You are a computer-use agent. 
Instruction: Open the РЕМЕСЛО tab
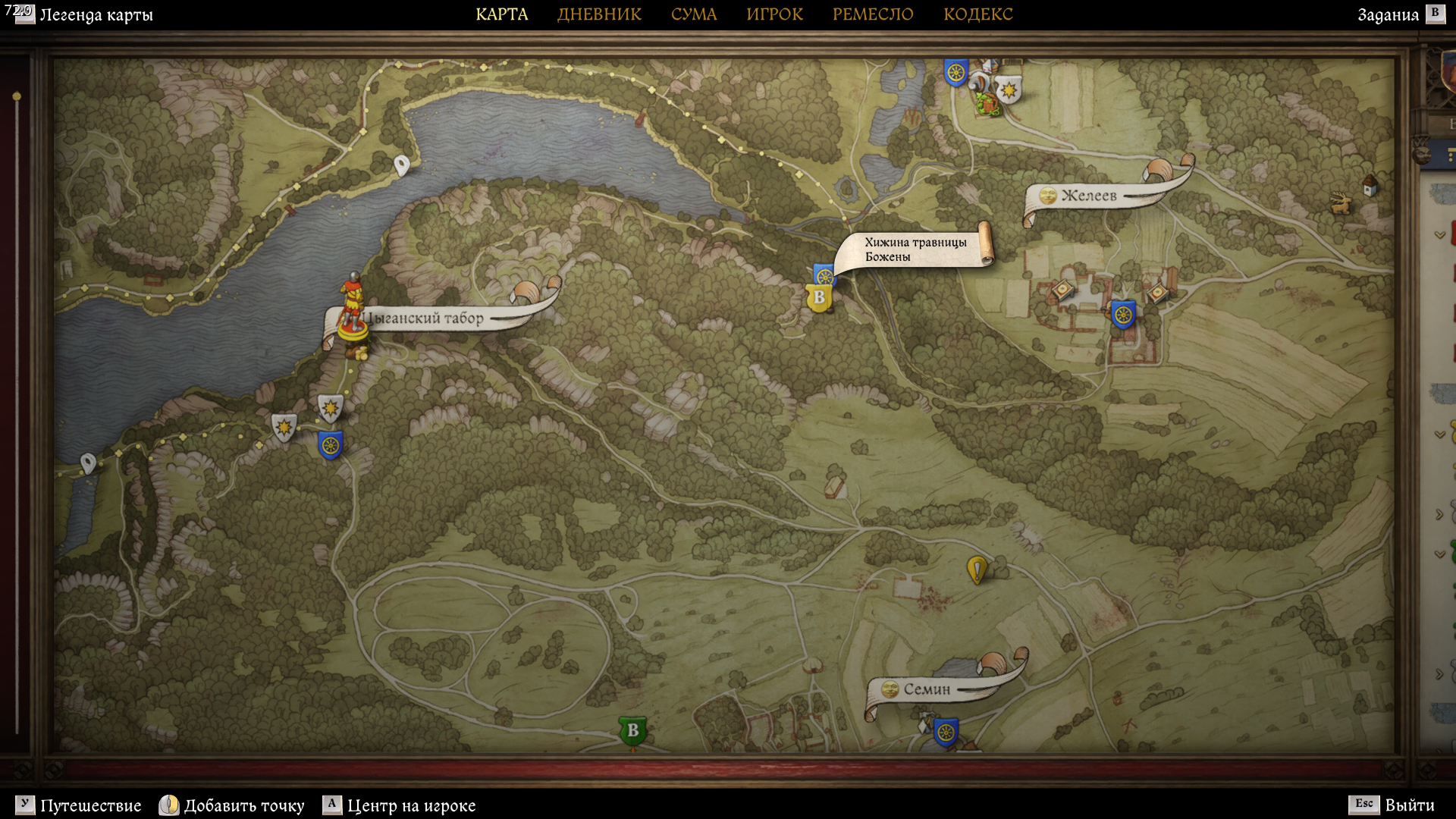click(873, 14)
